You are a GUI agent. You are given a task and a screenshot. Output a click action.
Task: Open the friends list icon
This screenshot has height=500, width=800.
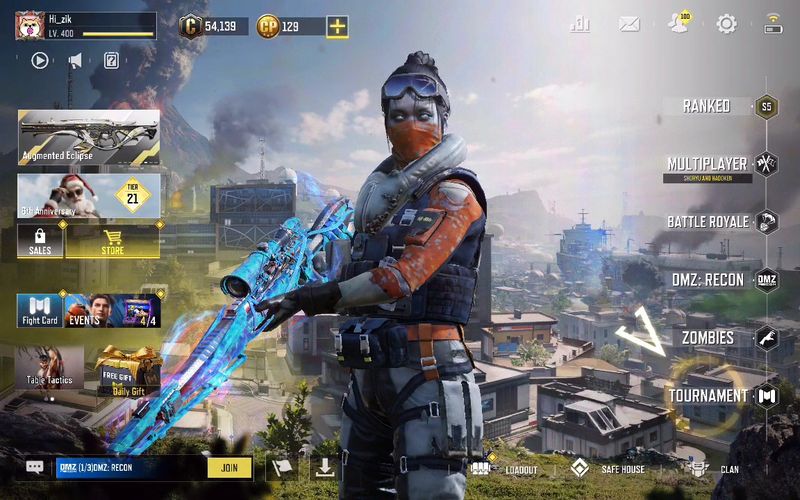[678, 24]
